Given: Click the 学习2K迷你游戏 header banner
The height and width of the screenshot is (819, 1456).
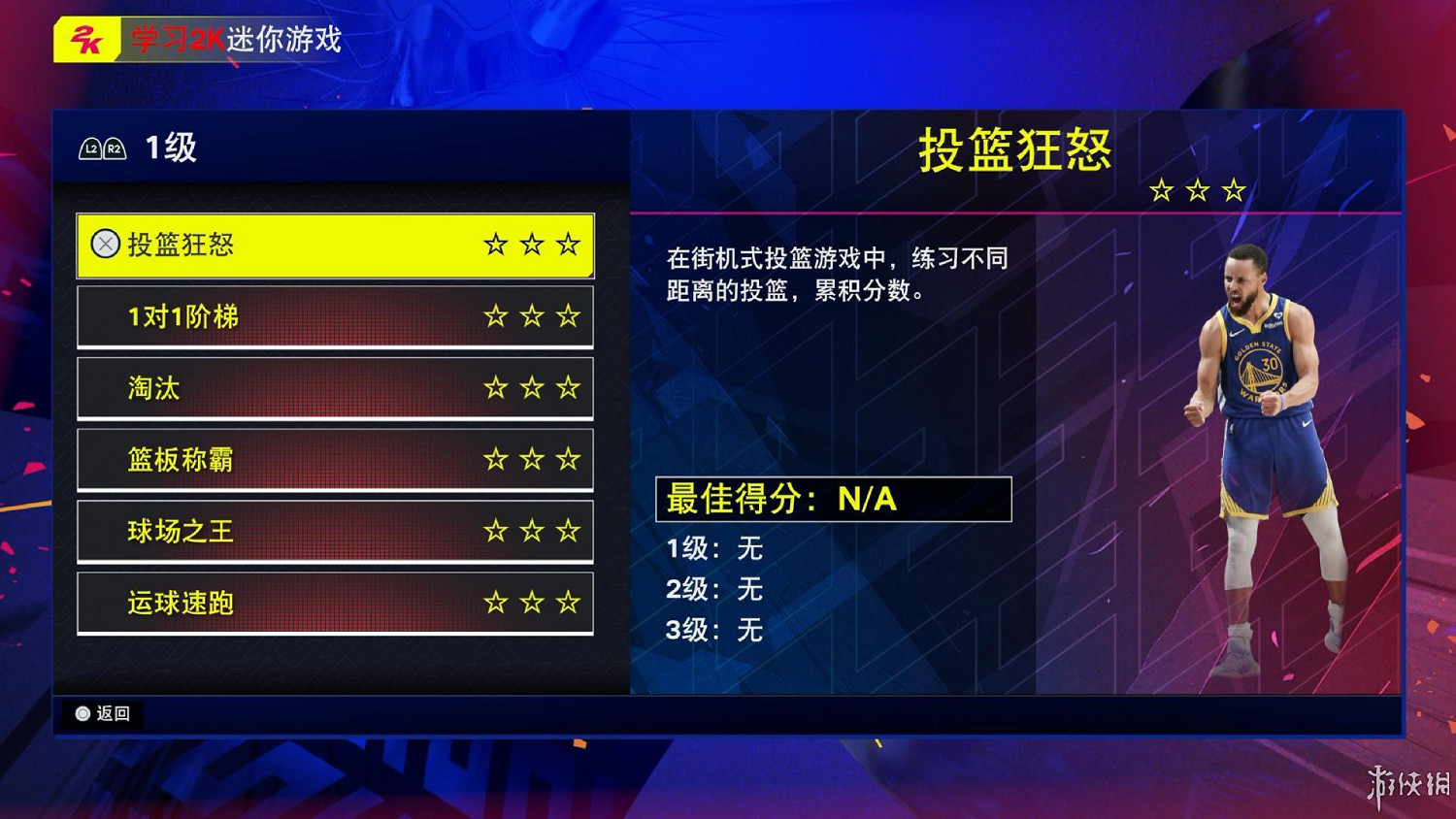Looking at the screenshot, I should (233, 41).
